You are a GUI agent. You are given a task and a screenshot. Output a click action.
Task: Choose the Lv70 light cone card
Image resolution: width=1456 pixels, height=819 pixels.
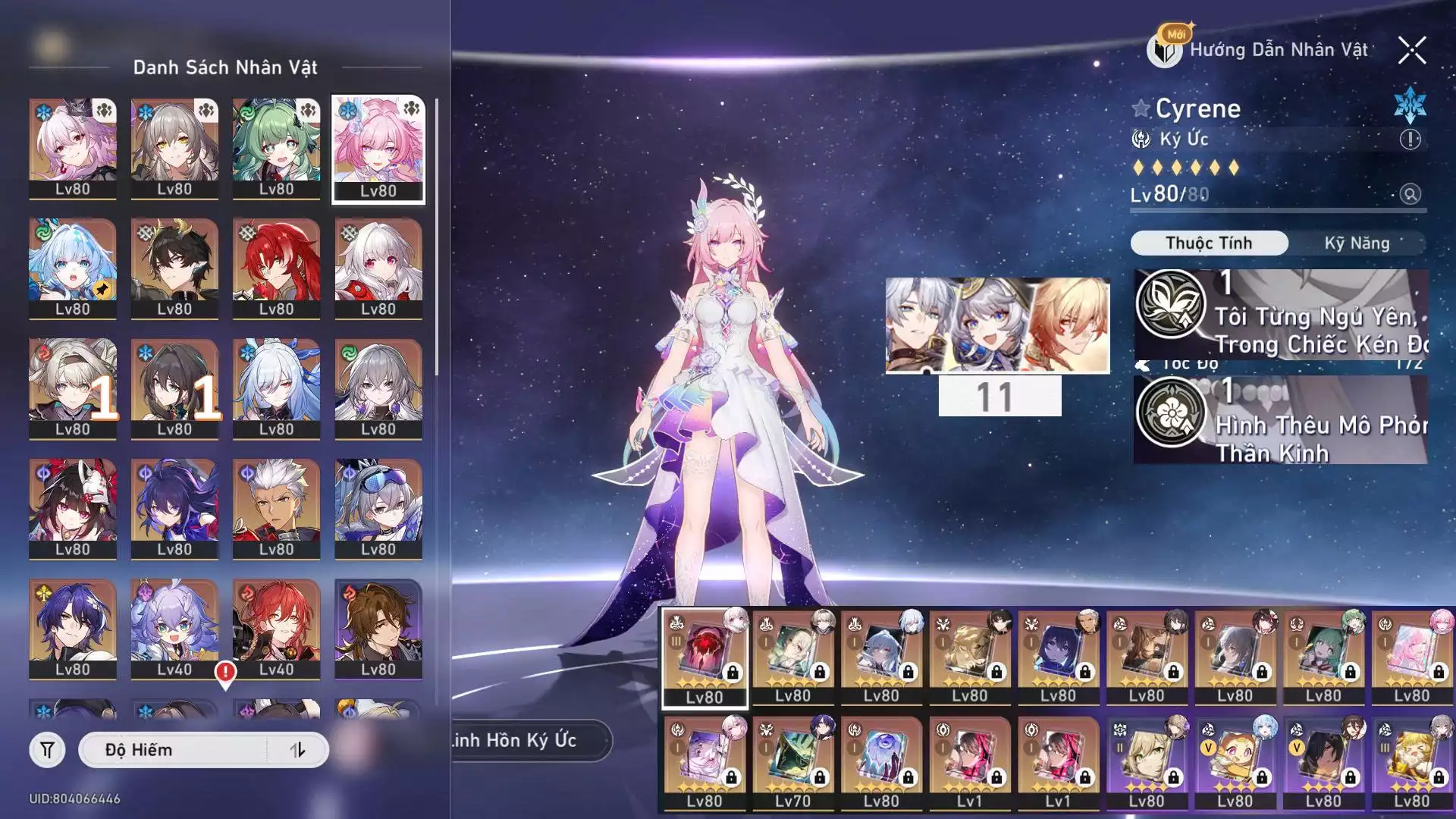tap(792, 763)
